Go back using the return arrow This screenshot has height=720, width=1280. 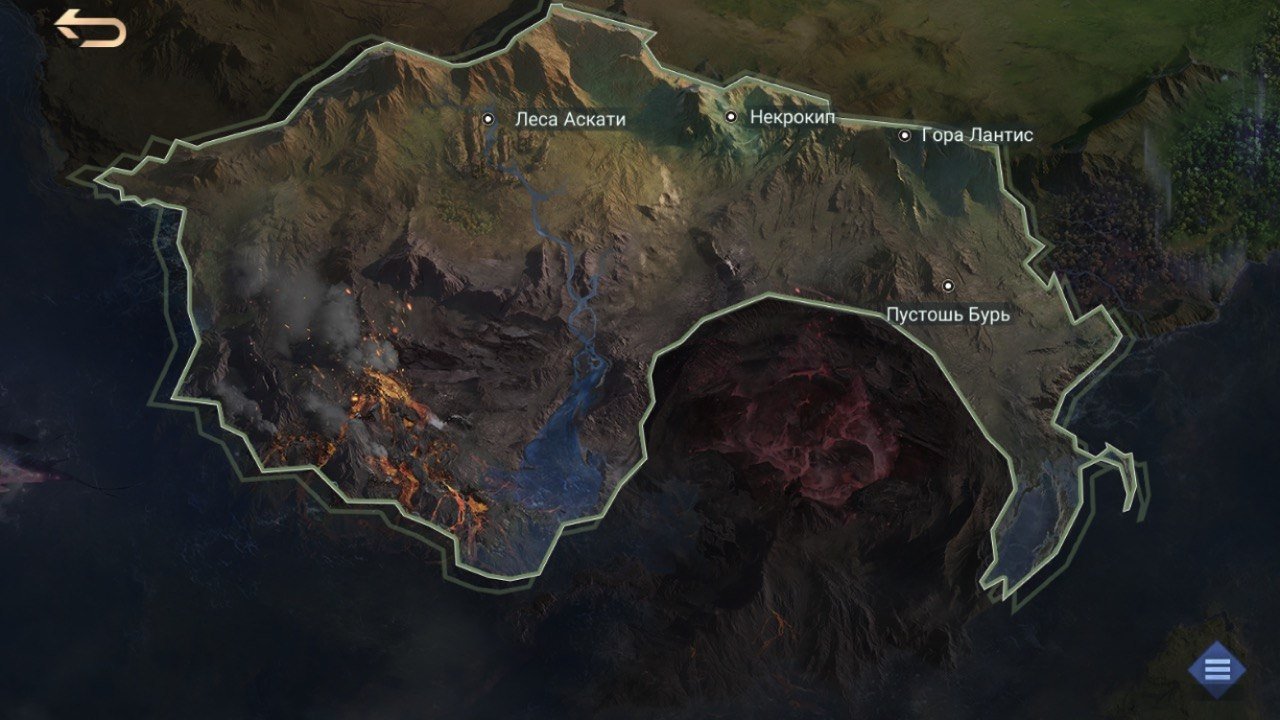click(x=90, y=28)
